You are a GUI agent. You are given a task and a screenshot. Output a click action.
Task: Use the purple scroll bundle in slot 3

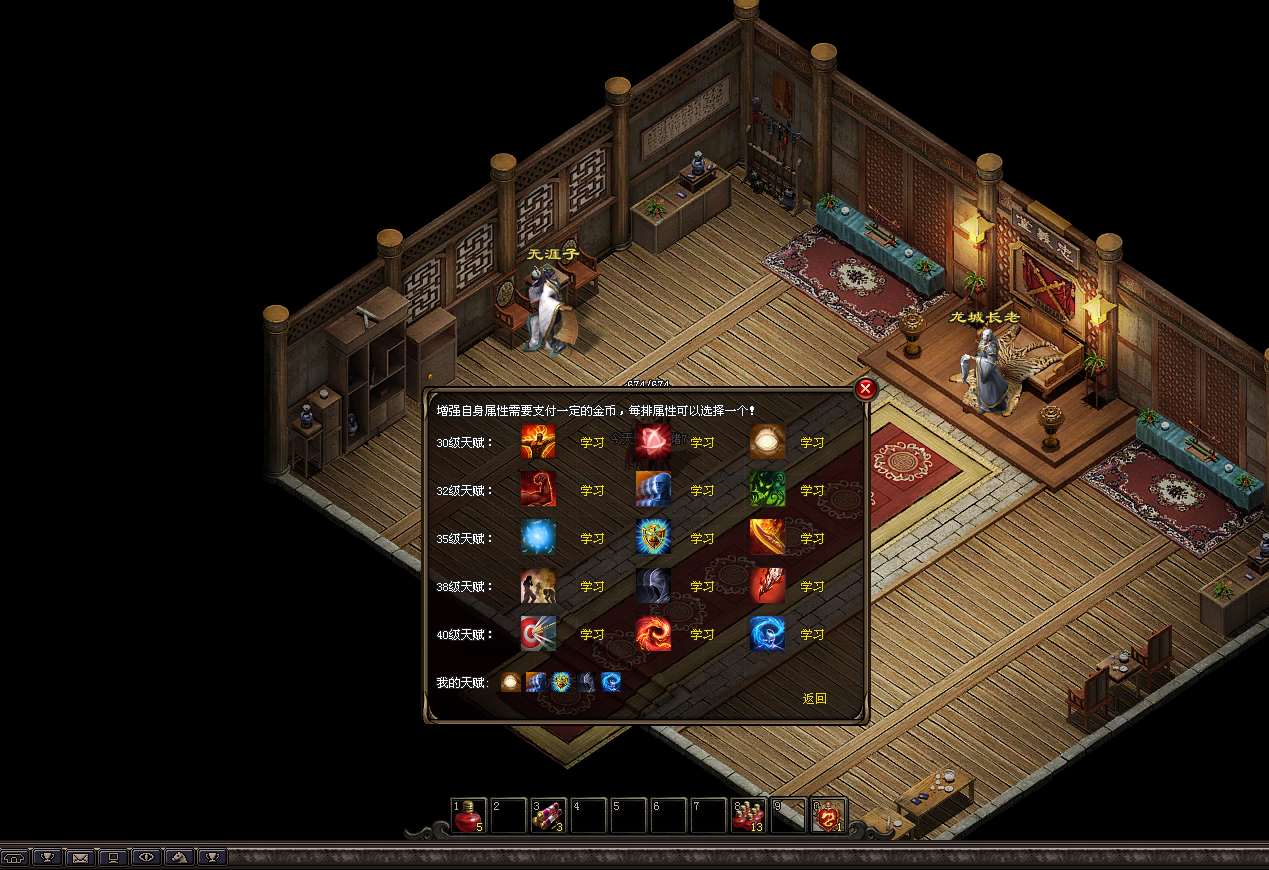point(548,816)
